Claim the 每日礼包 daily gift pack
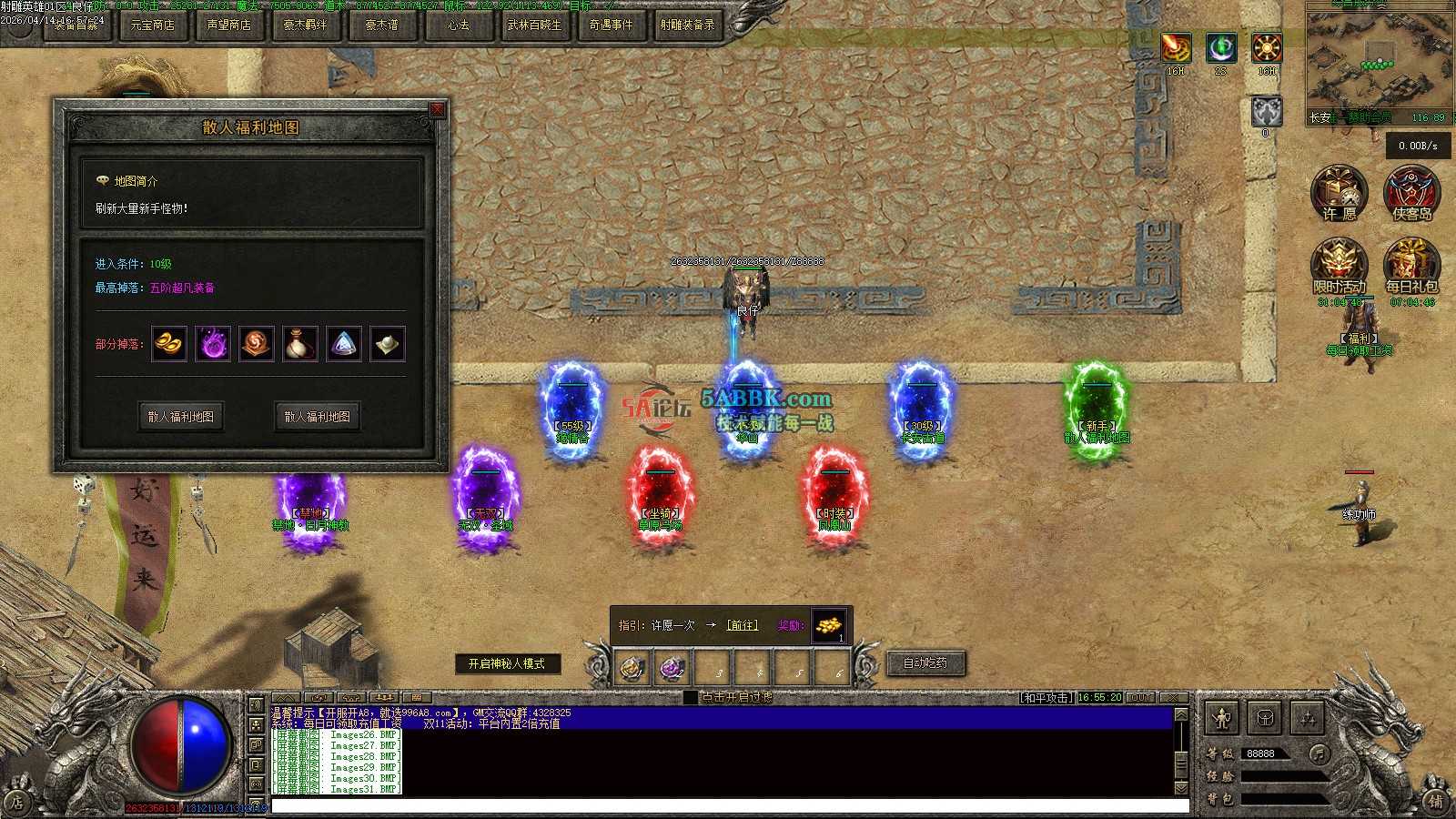The image size is (1456, 819). (x=1411, y=265)
